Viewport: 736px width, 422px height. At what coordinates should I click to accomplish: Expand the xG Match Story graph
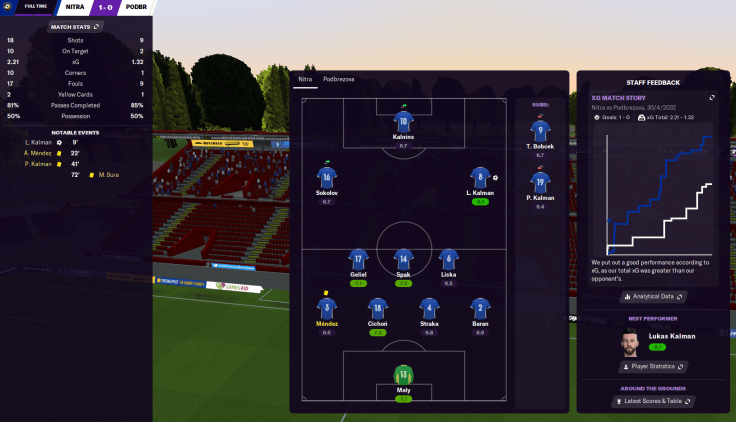(x=712, y=97)
